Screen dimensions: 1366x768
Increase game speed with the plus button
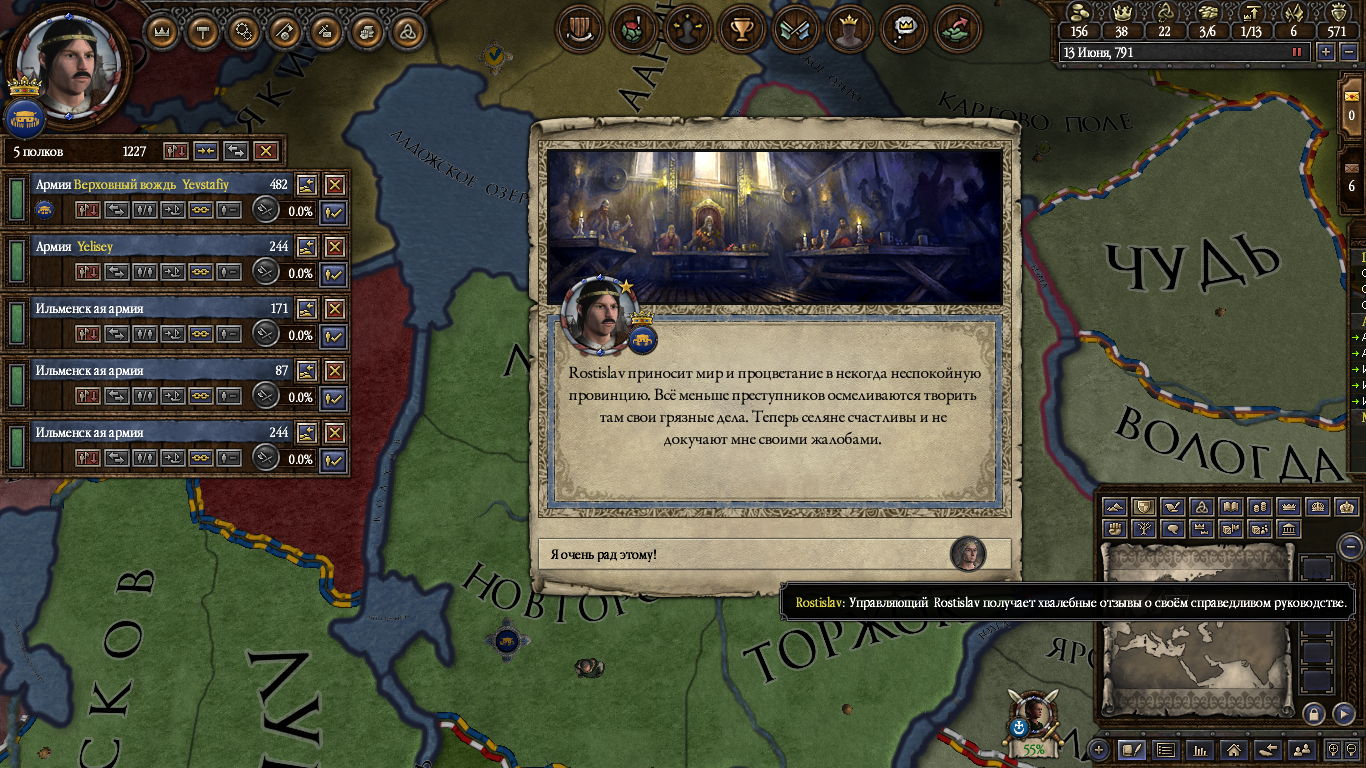click(x=1326, y=52)
